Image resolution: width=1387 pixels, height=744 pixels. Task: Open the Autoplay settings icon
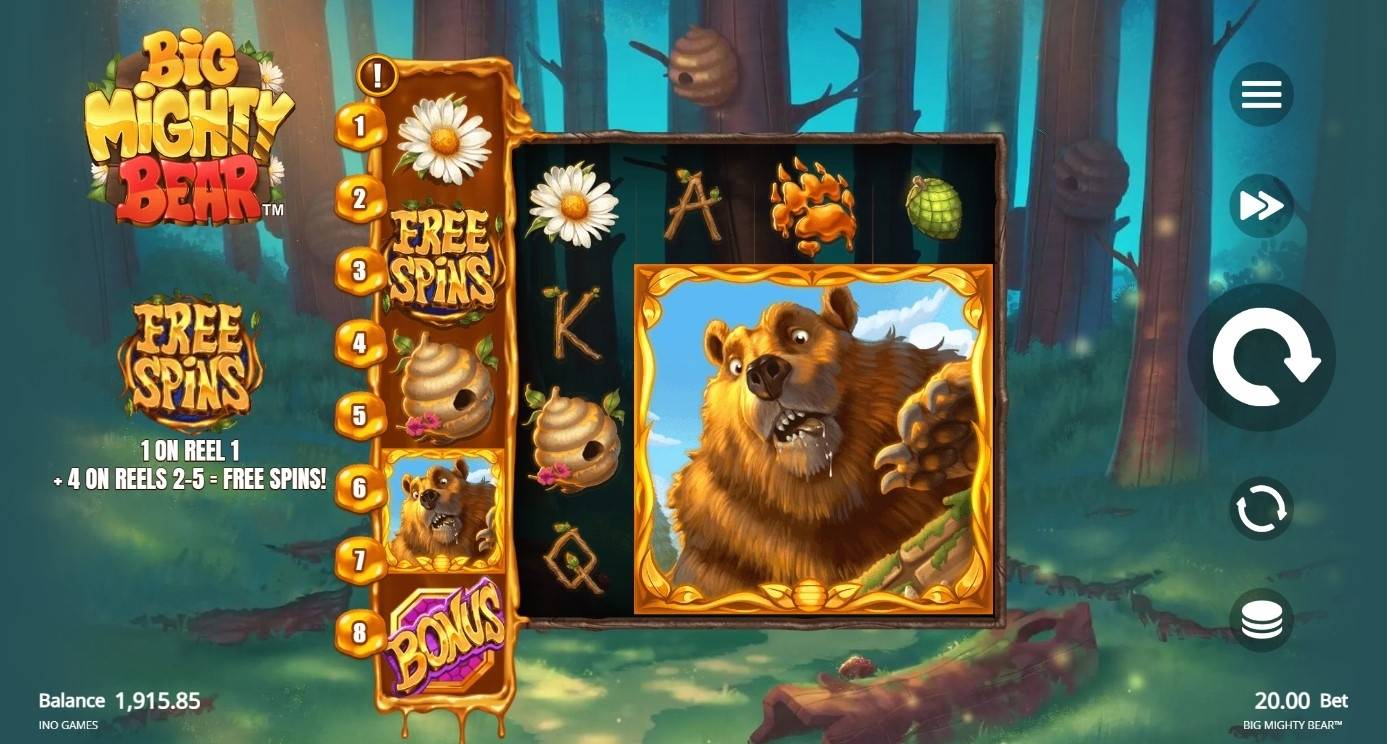click(1260, 508)
